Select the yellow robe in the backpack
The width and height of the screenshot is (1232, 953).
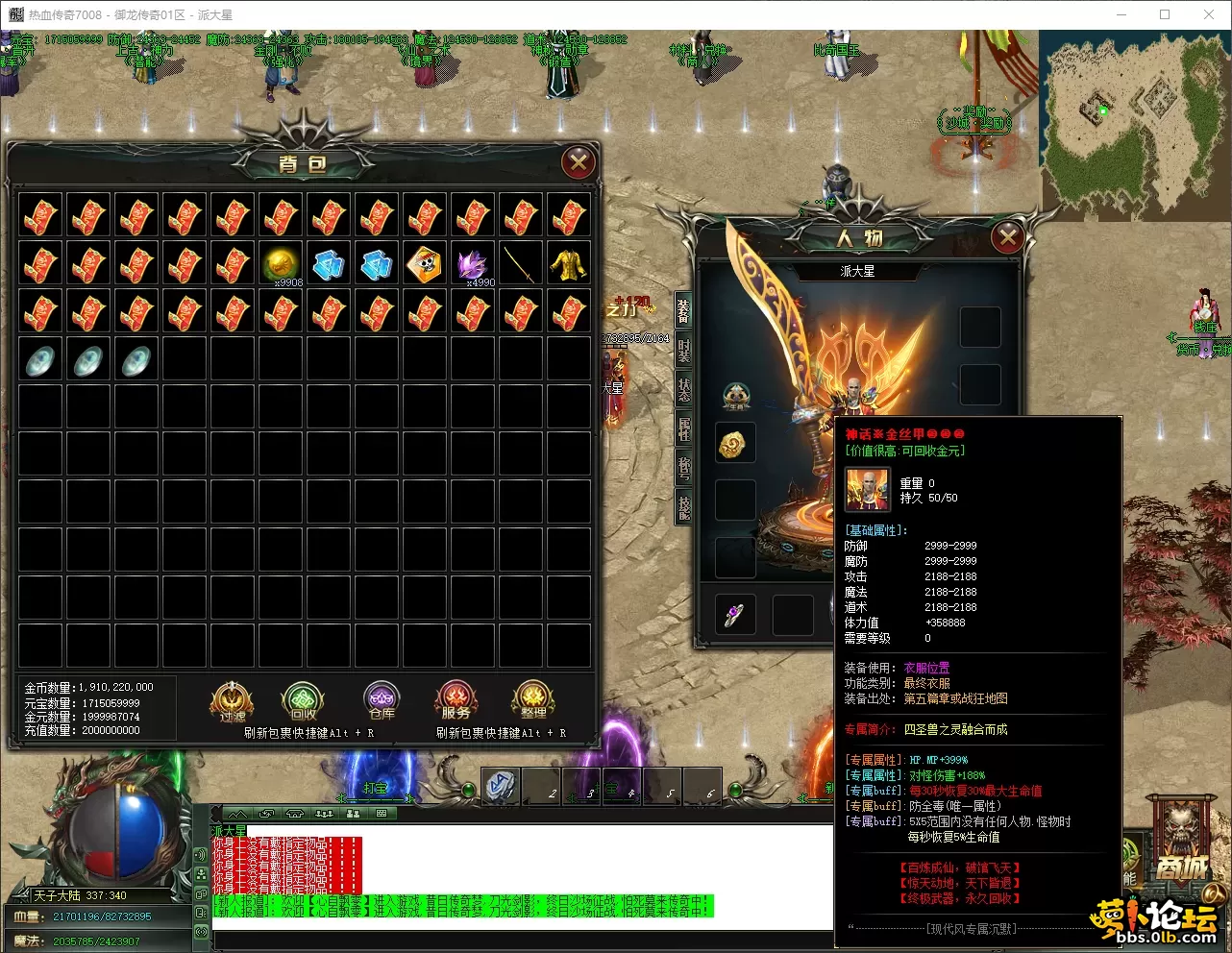click(569, 264)
